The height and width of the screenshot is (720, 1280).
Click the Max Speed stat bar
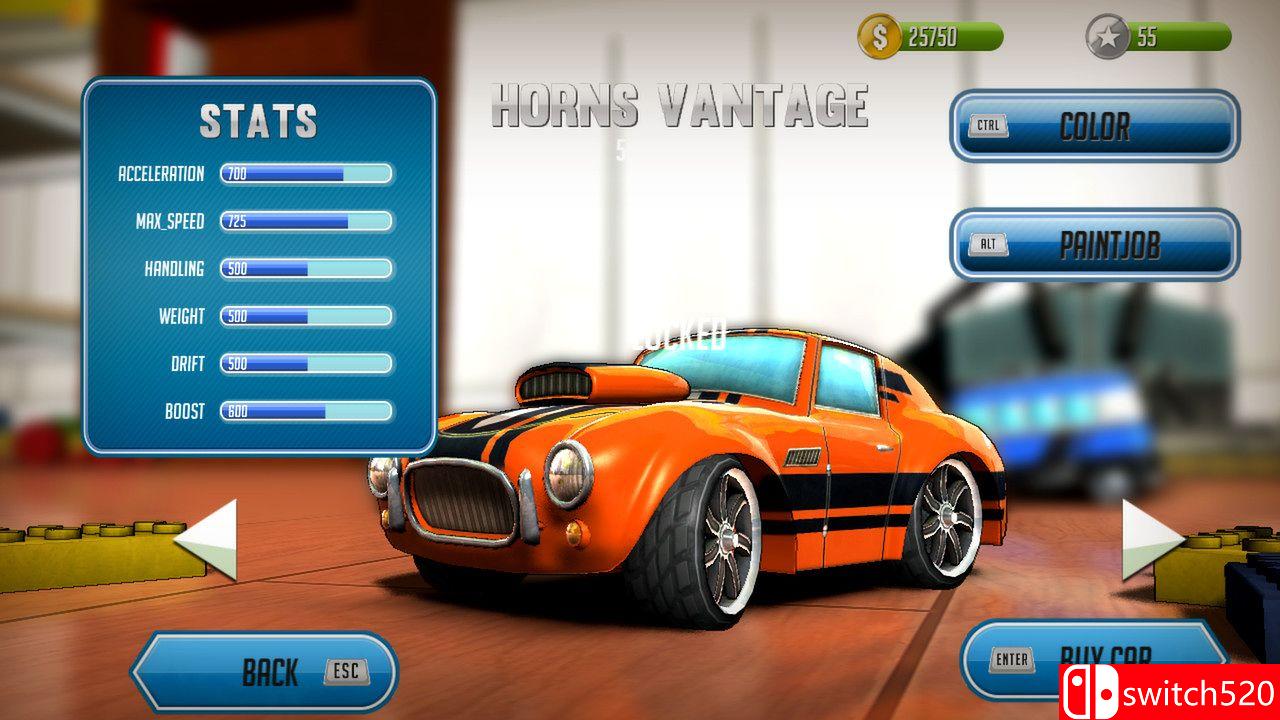point(305,221)
